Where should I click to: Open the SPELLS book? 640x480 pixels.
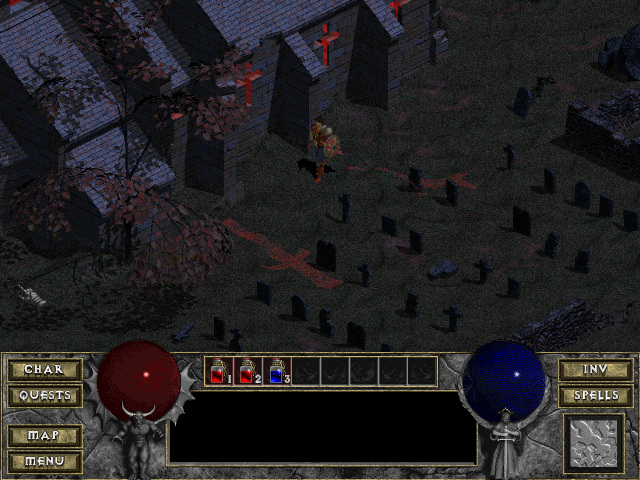[595, 395]
